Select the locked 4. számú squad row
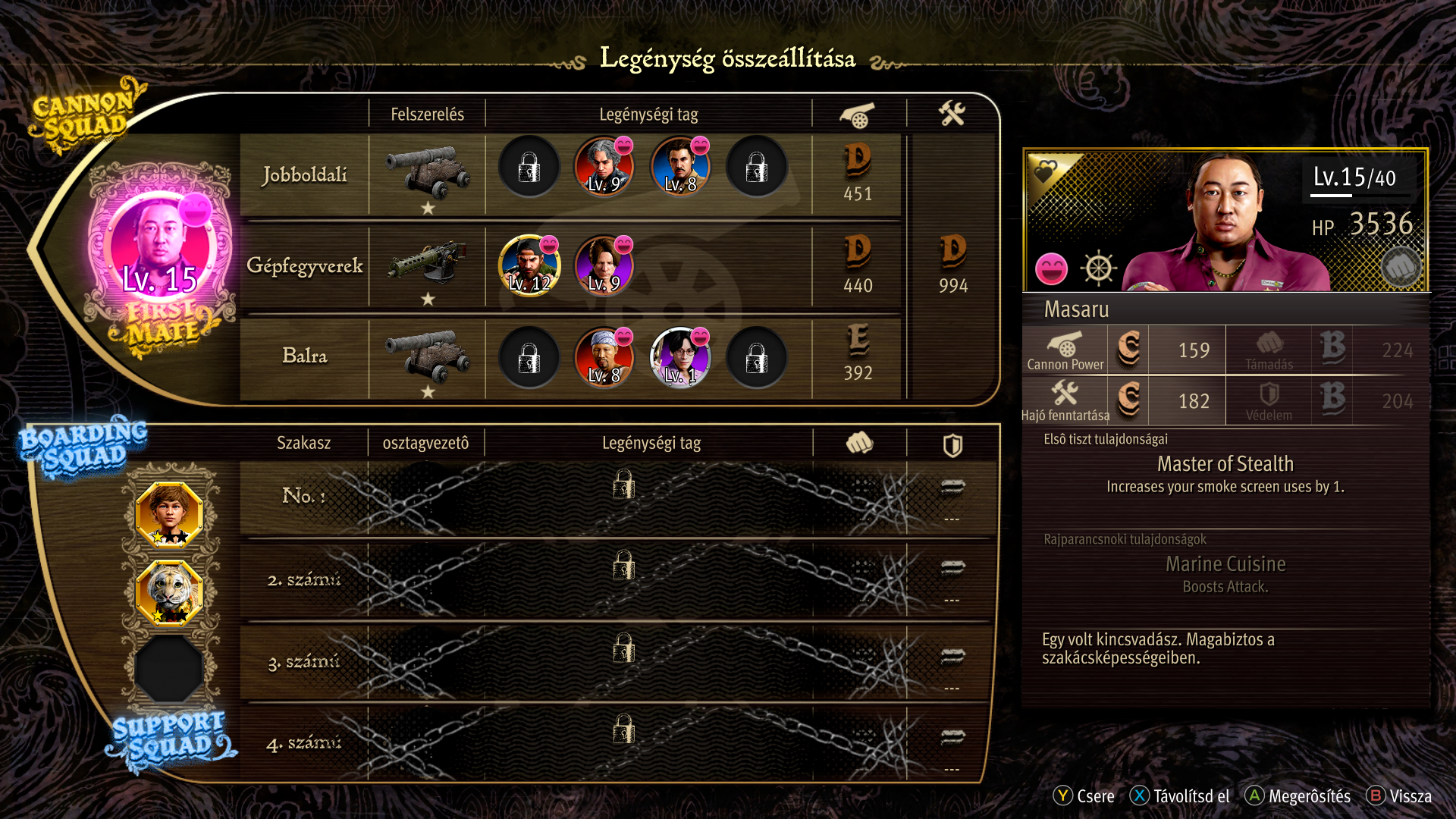Viewport: 1456px width, 819px height. 623,742
